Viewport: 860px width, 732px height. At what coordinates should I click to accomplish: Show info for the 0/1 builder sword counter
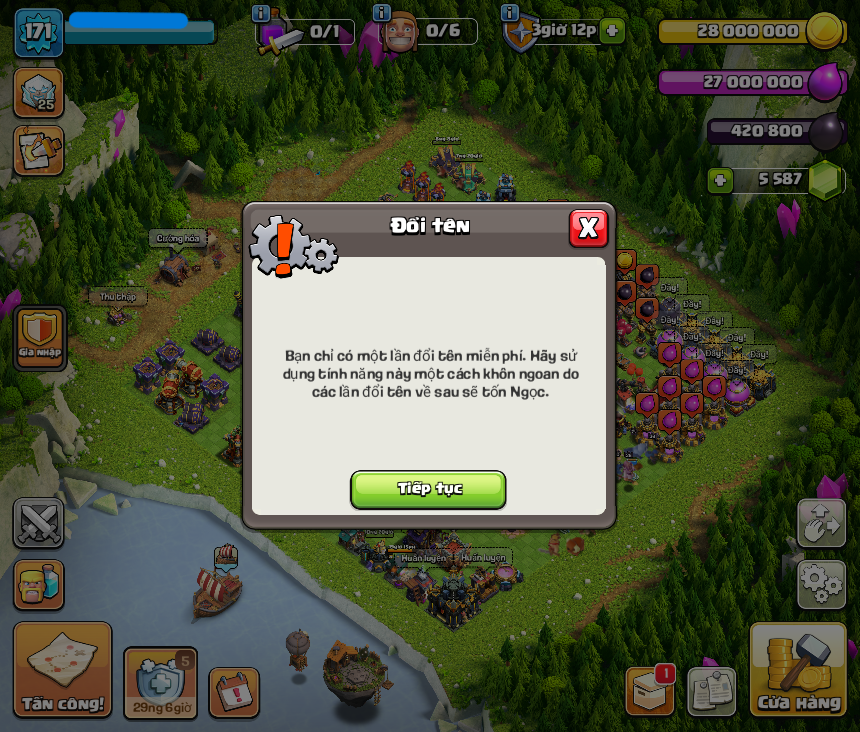[261, 14]
